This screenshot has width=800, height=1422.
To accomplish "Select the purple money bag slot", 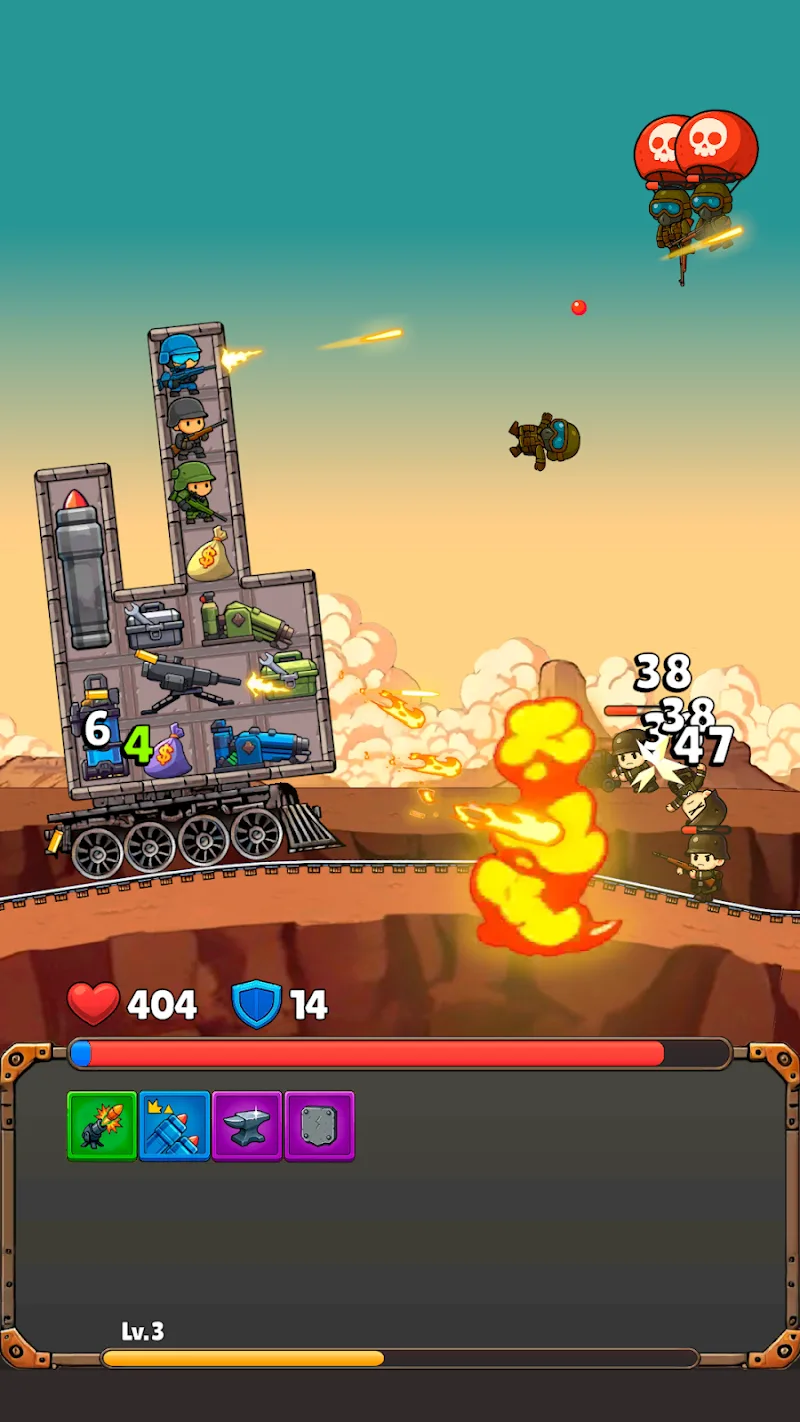I will click(x=167, y=748).
